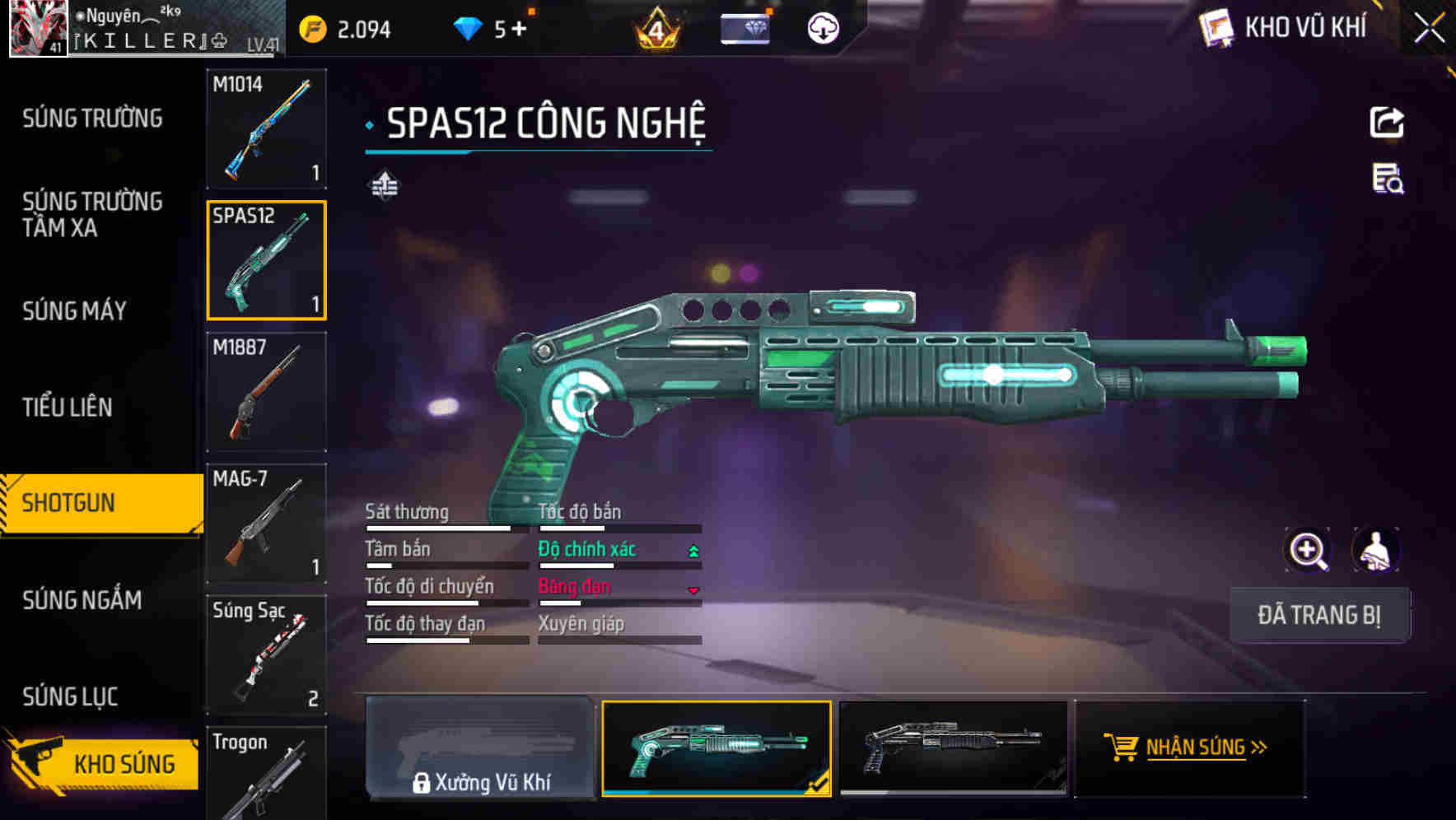Select the Súng Sạc weapon slot
This screenshot has width=1456, height=820.
click(266, 655)
